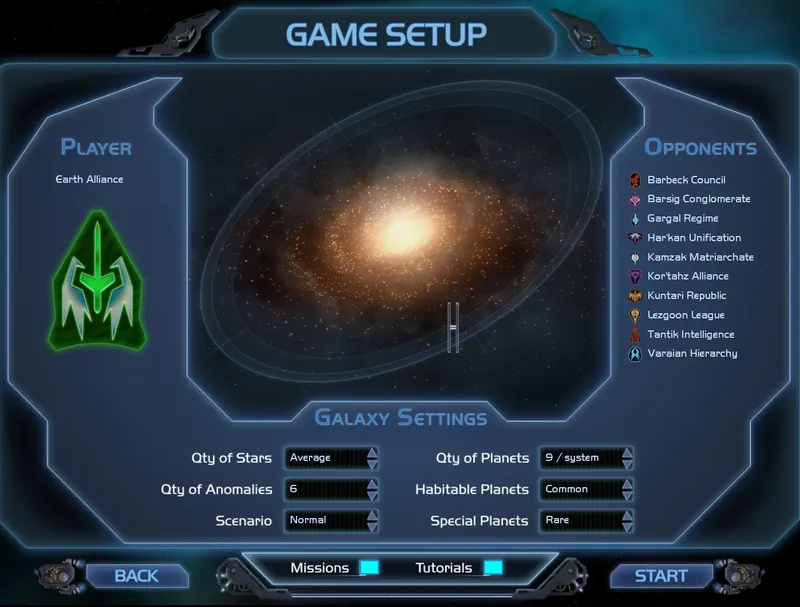Change the Habitable Planets setting

coord(586,490)
